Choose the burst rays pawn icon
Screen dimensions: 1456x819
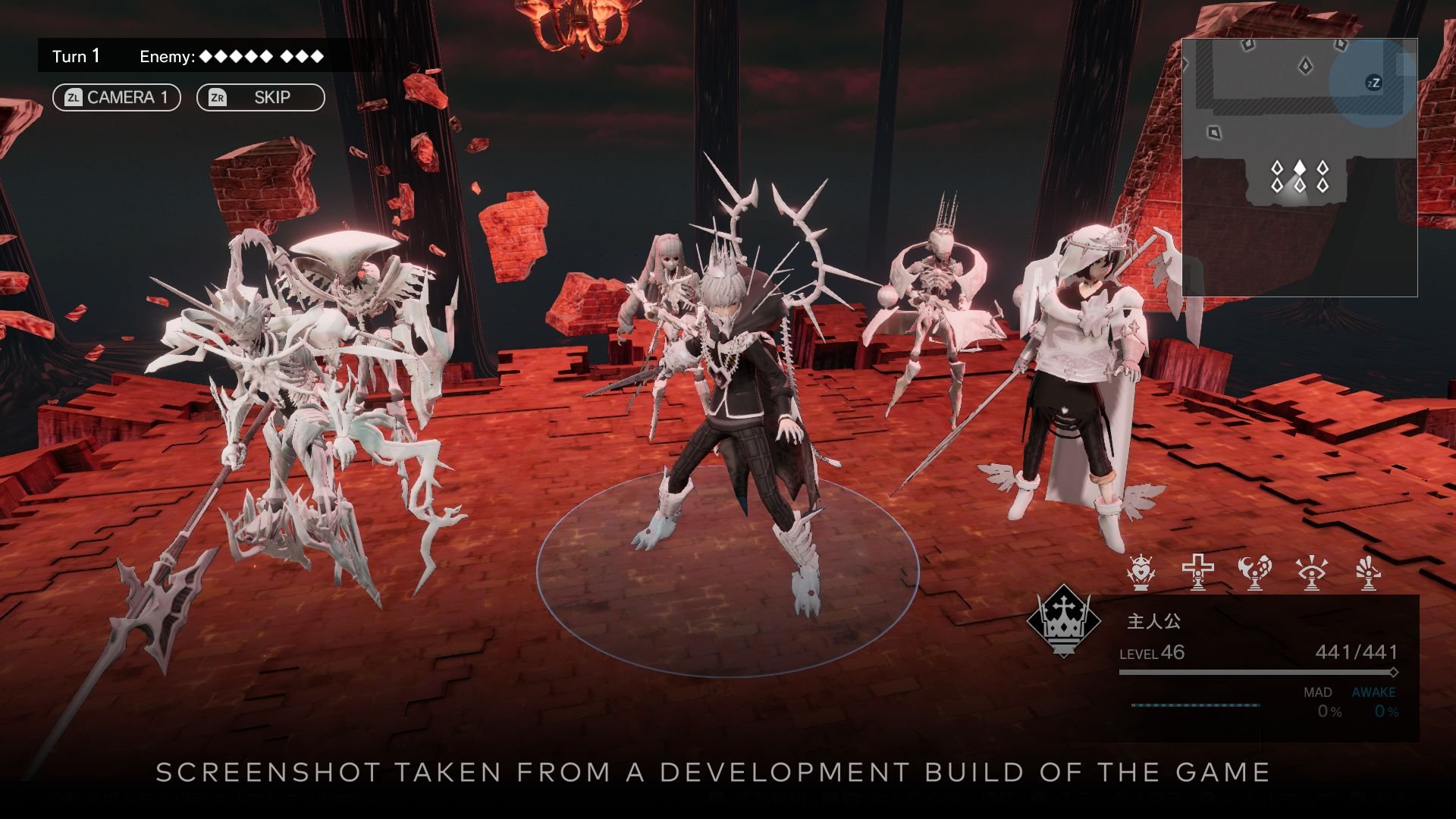point(1368,573)
